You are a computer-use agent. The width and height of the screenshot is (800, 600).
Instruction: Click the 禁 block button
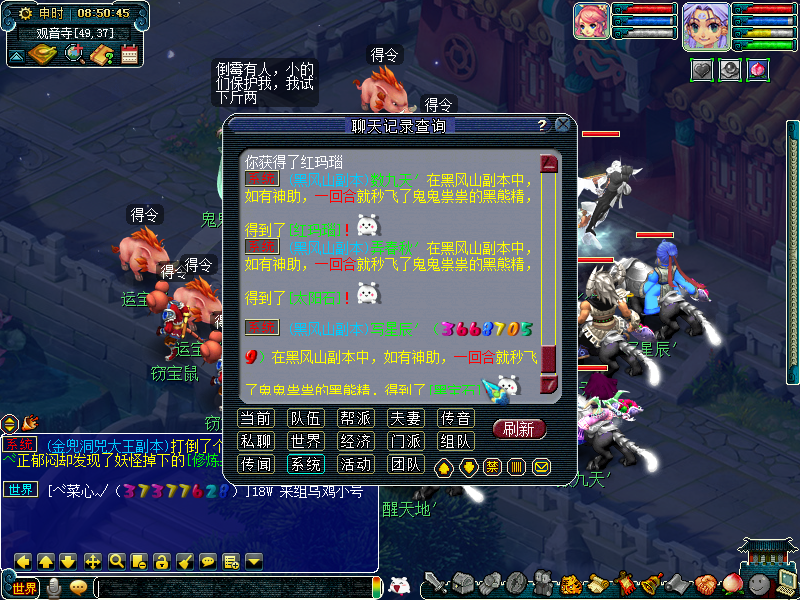[x=492, y=466]
